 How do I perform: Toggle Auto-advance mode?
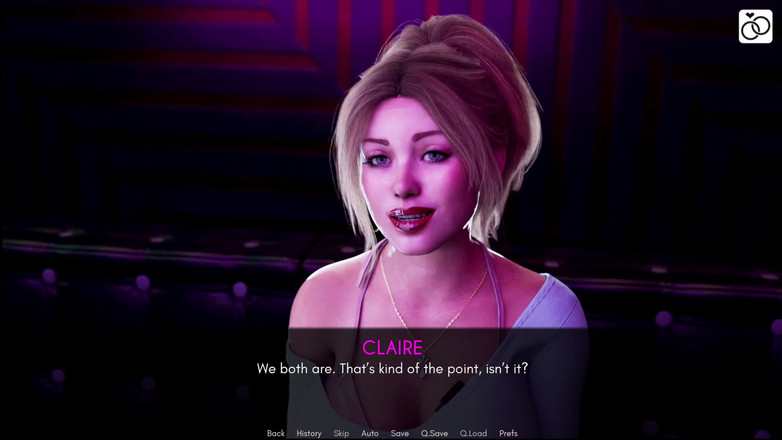click(370, 433)
